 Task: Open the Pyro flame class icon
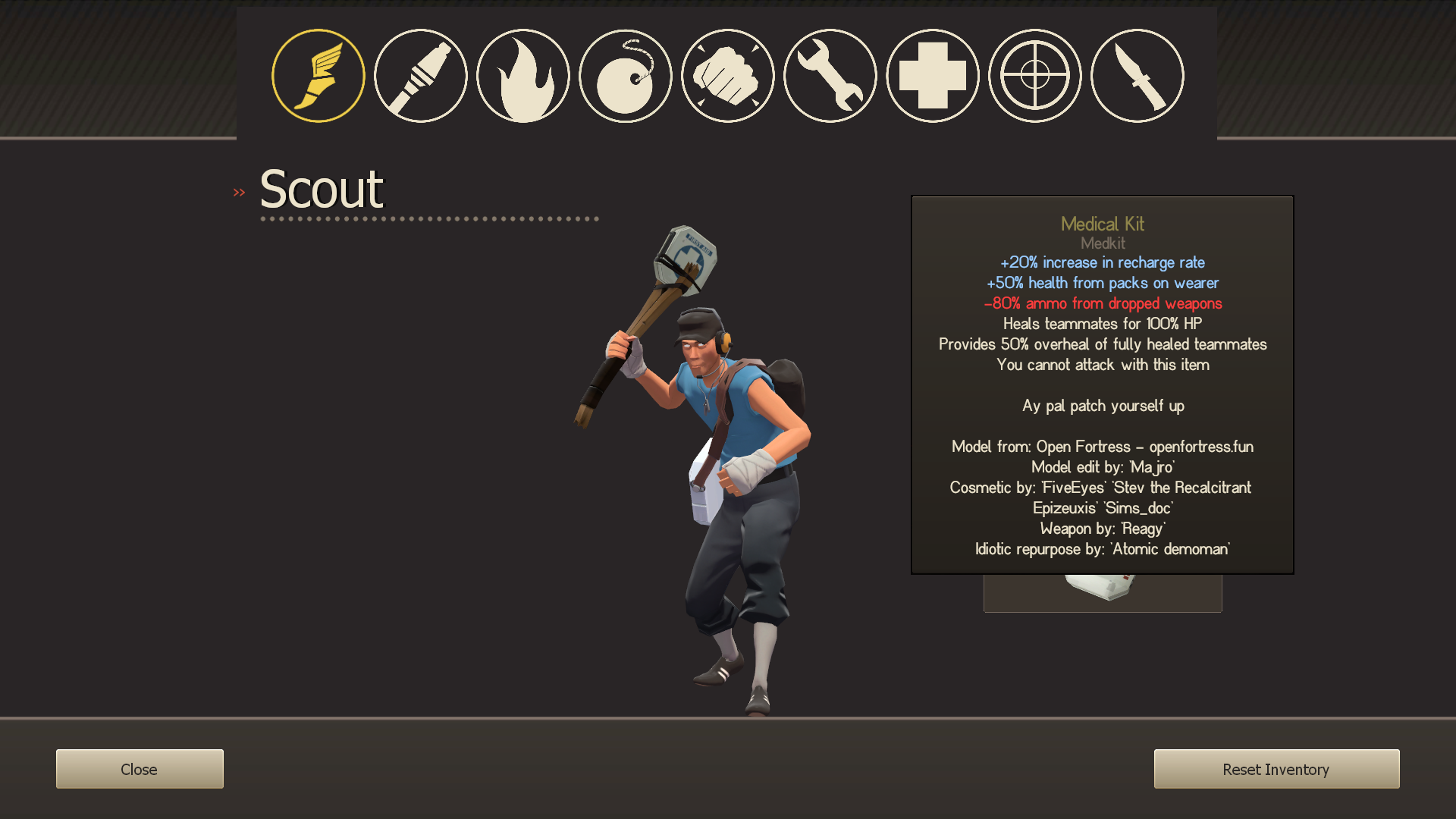pos(522,75)
